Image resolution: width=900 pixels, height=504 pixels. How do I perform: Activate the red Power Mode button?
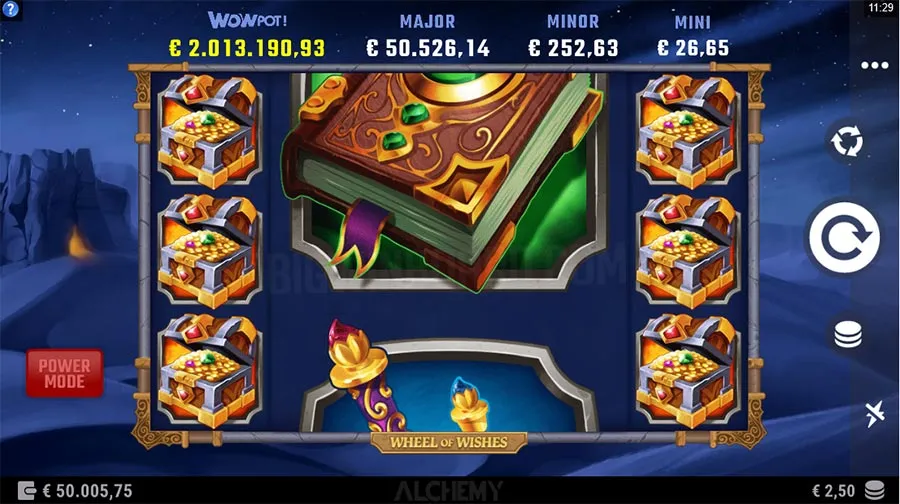64,372
